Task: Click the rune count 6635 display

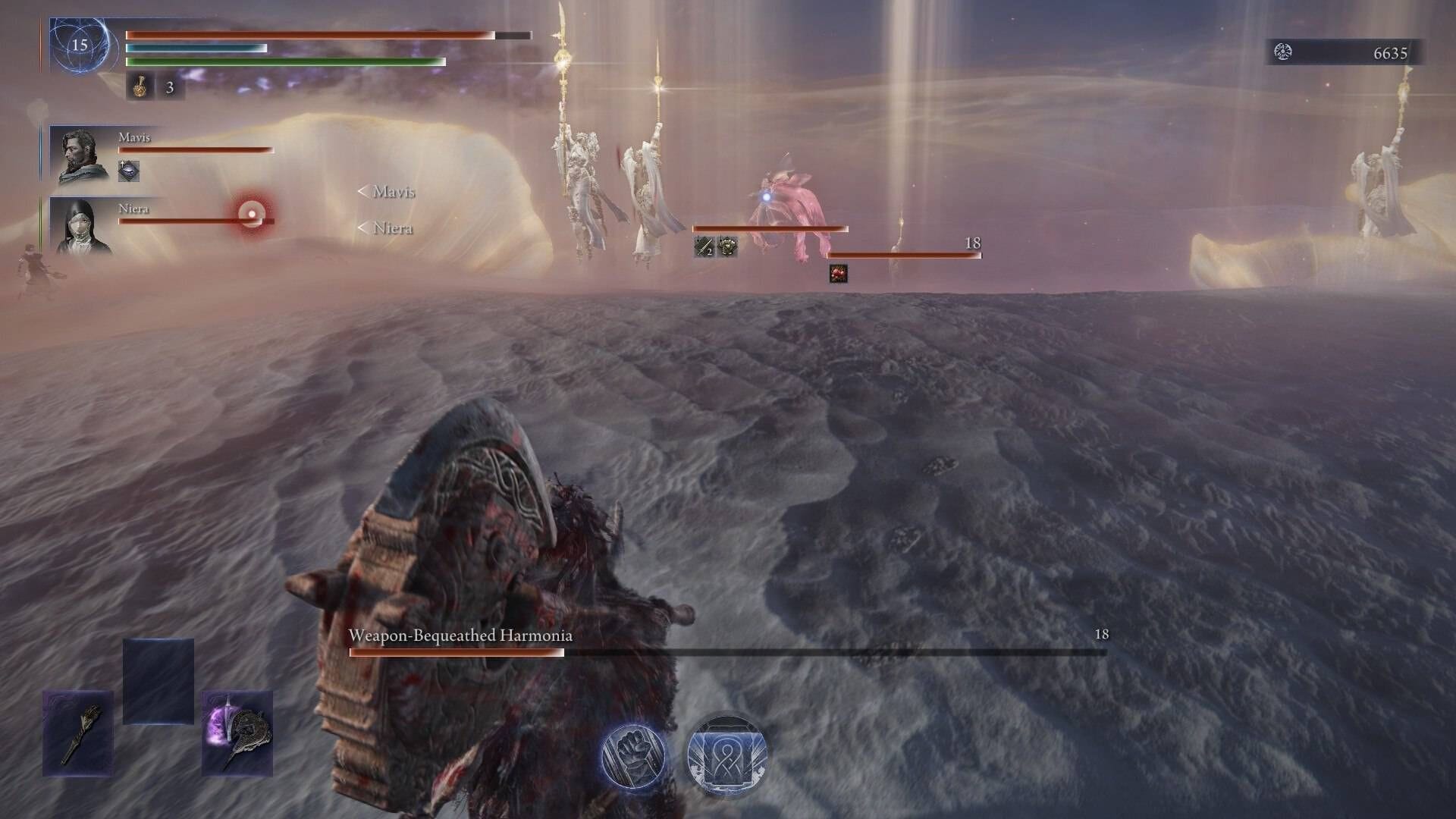Action: (1389, 54)
